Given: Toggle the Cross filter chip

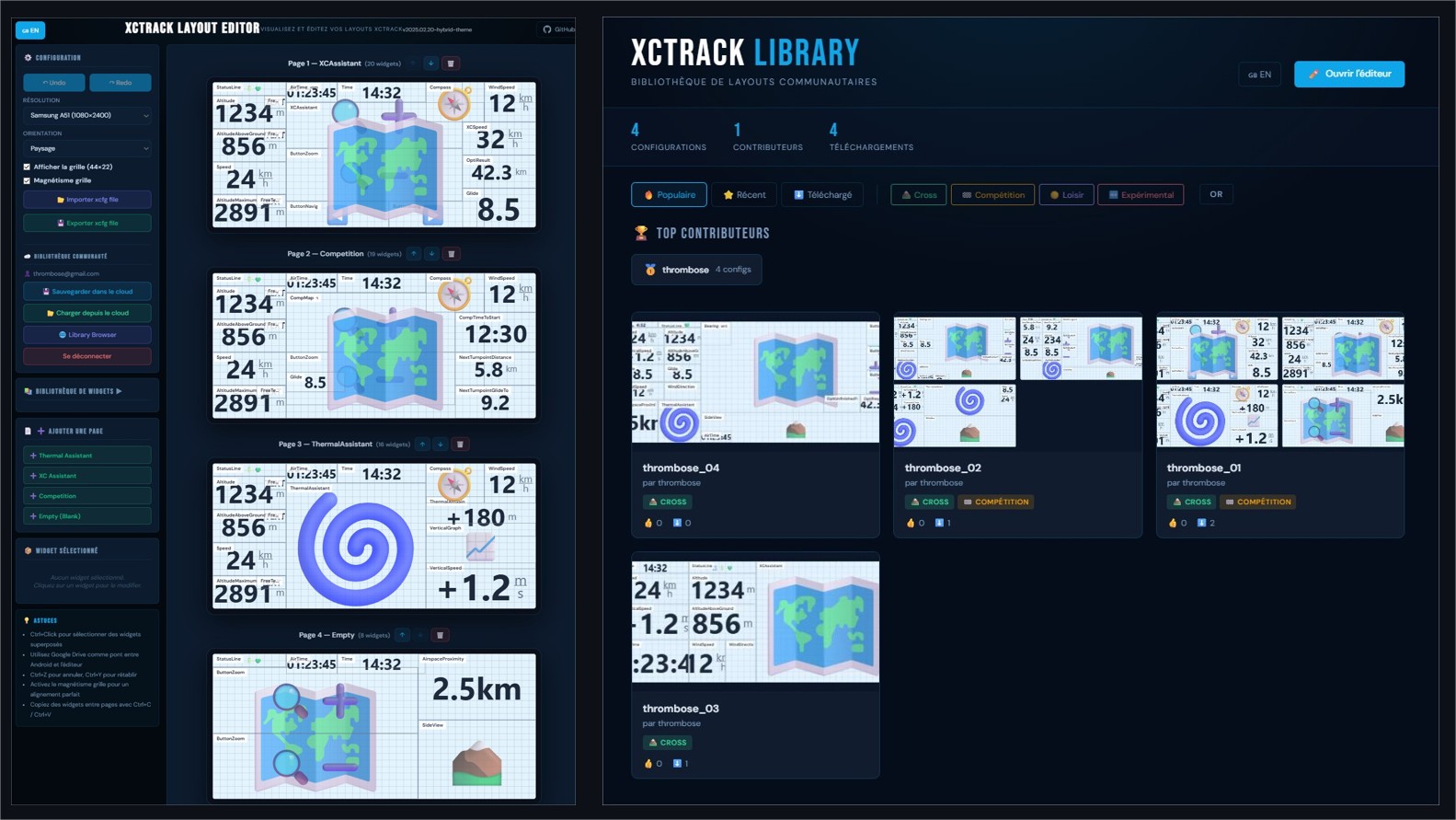Looking at the screenshot, I should click(x=918, y=194).
